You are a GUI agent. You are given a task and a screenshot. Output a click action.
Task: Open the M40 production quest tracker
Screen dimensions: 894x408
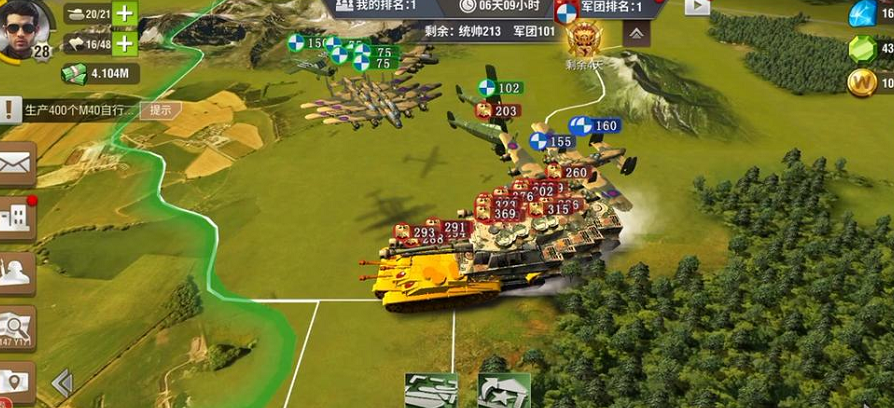pos(70,110)
